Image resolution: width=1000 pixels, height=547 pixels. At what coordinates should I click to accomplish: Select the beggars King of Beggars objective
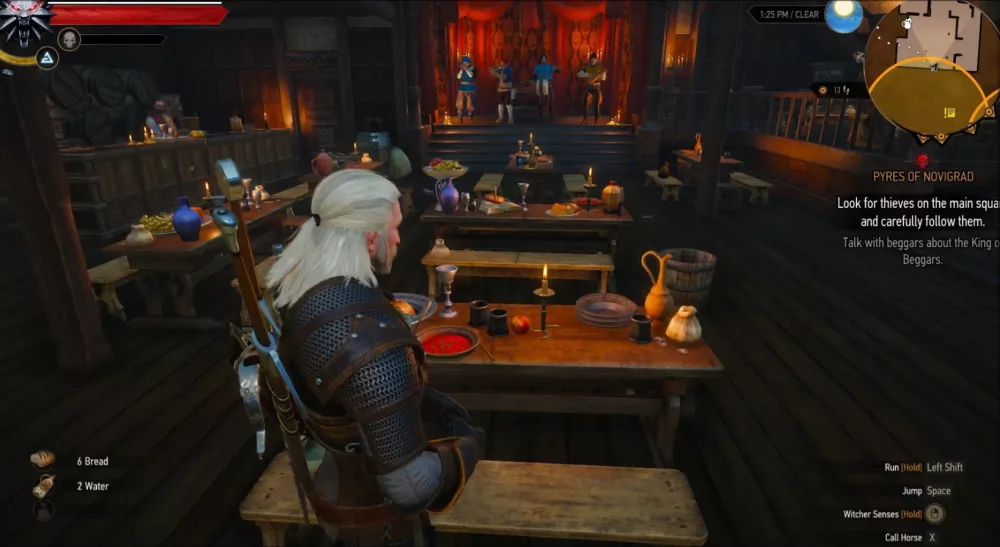(x=918, y=250)
